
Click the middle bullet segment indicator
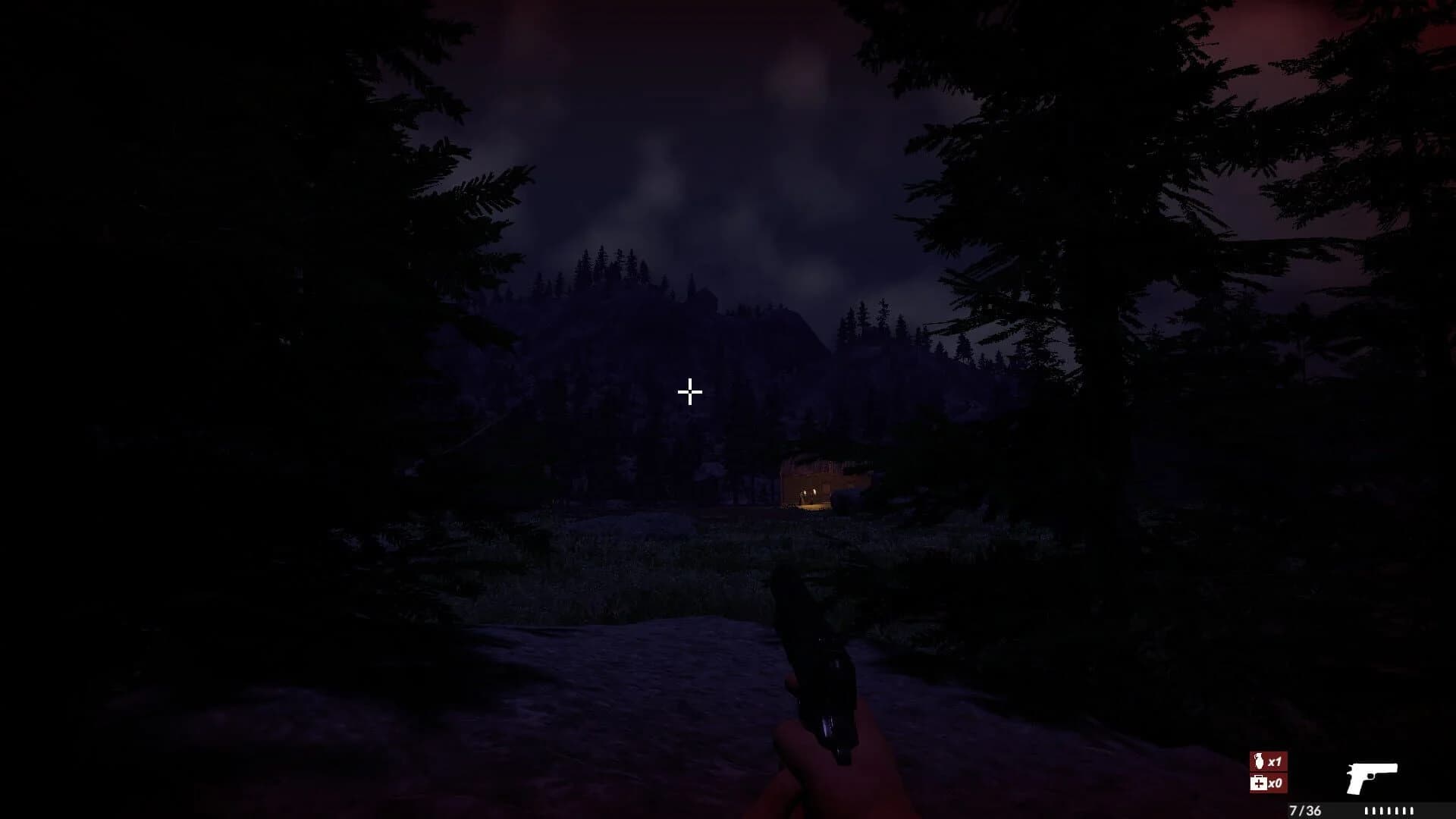pyautogui.click(x=1389, y=811)
